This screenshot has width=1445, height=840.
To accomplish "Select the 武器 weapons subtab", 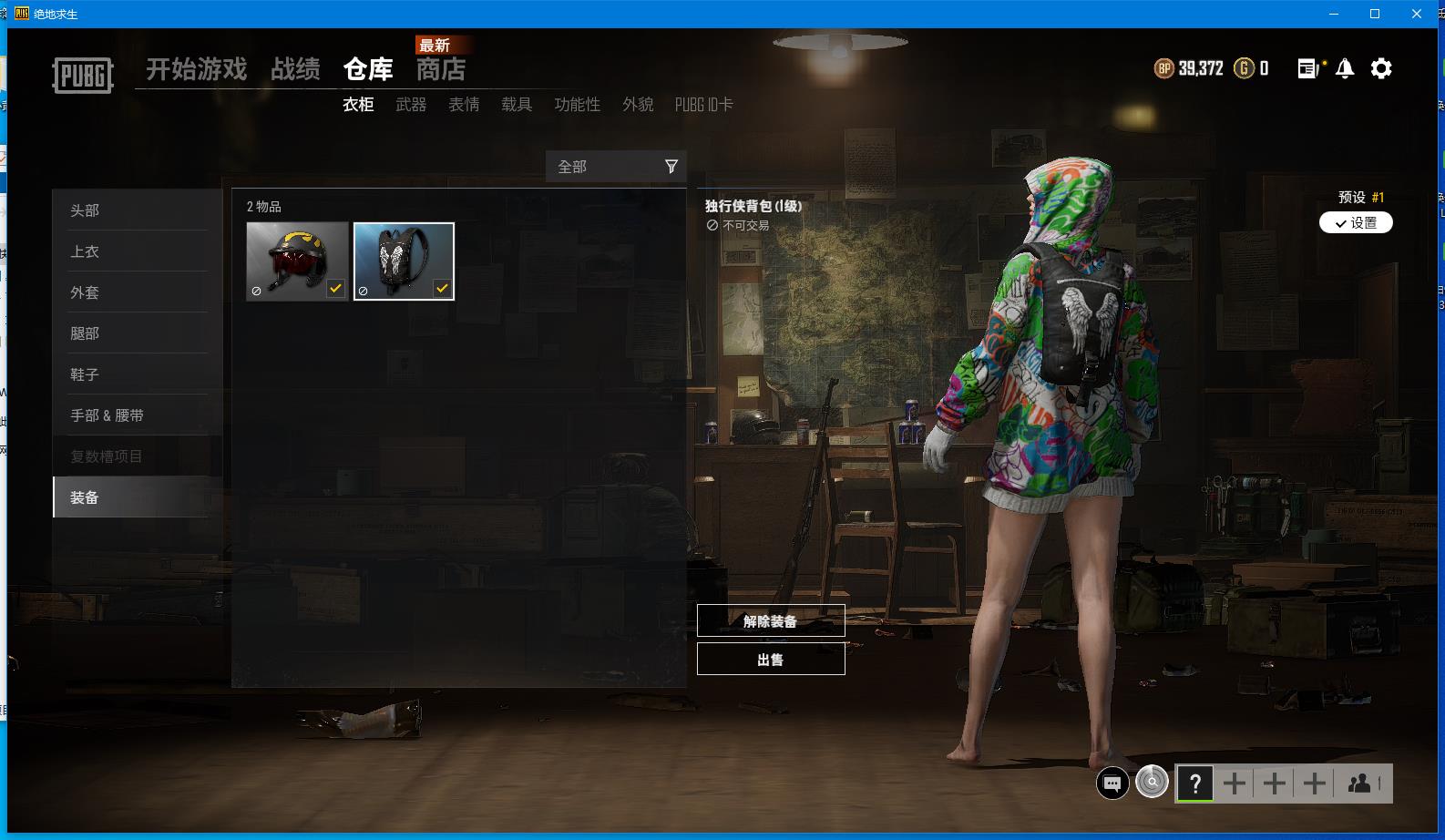I will [411, 105].
